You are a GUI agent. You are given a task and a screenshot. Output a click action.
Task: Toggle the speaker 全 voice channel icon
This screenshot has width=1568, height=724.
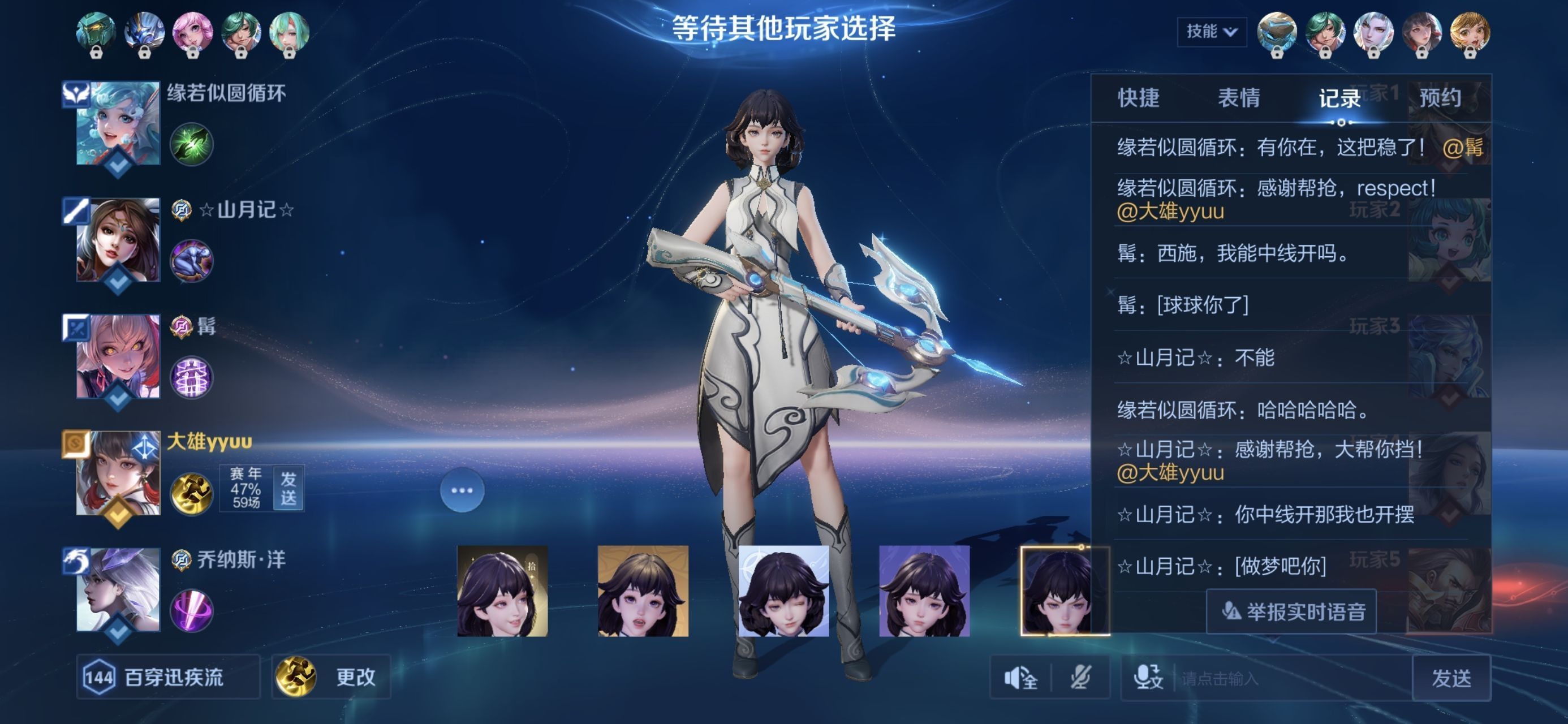pos(1021,677)
